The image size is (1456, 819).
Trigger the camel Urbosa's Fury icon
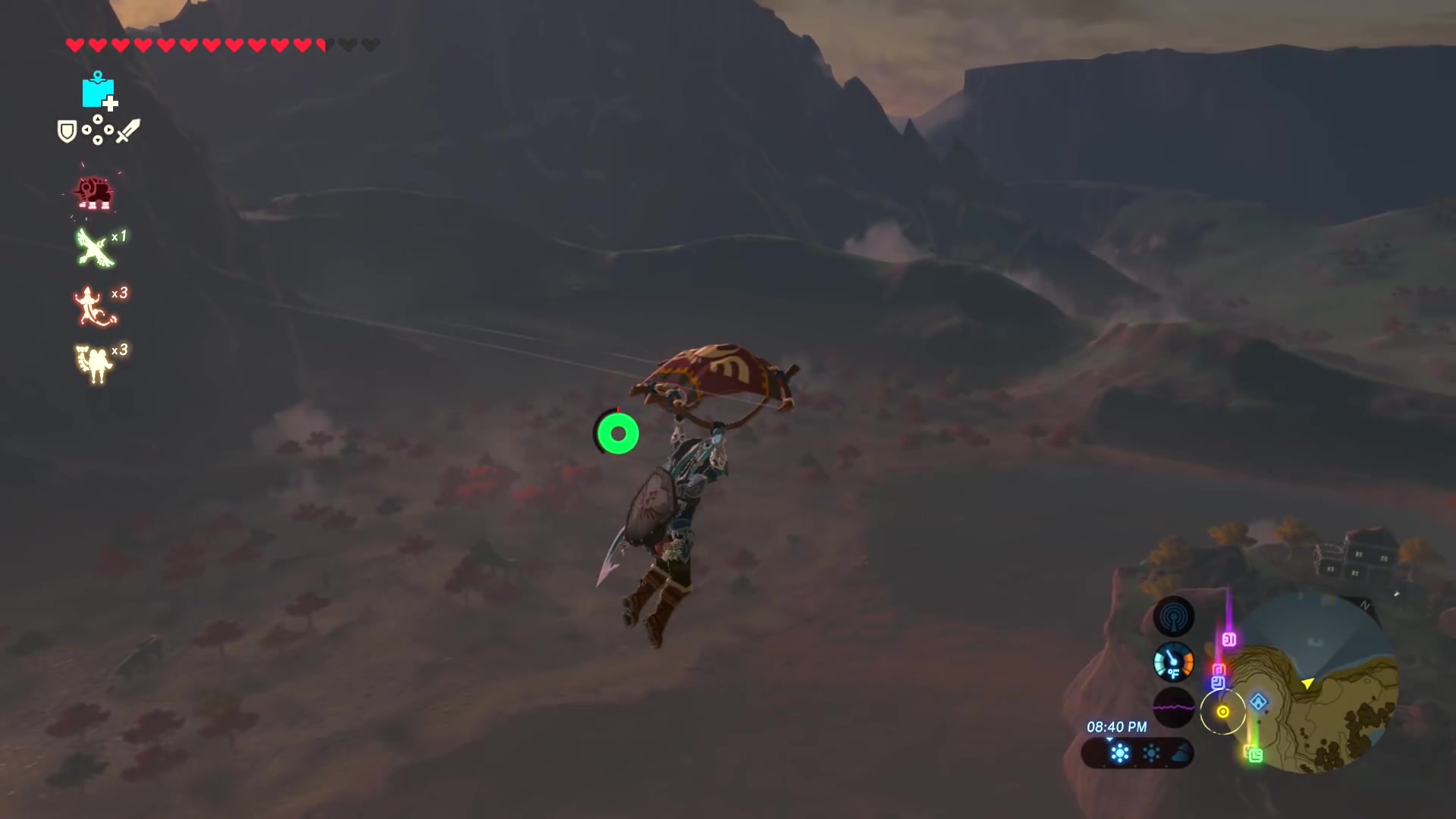click(x=94, y=363)
